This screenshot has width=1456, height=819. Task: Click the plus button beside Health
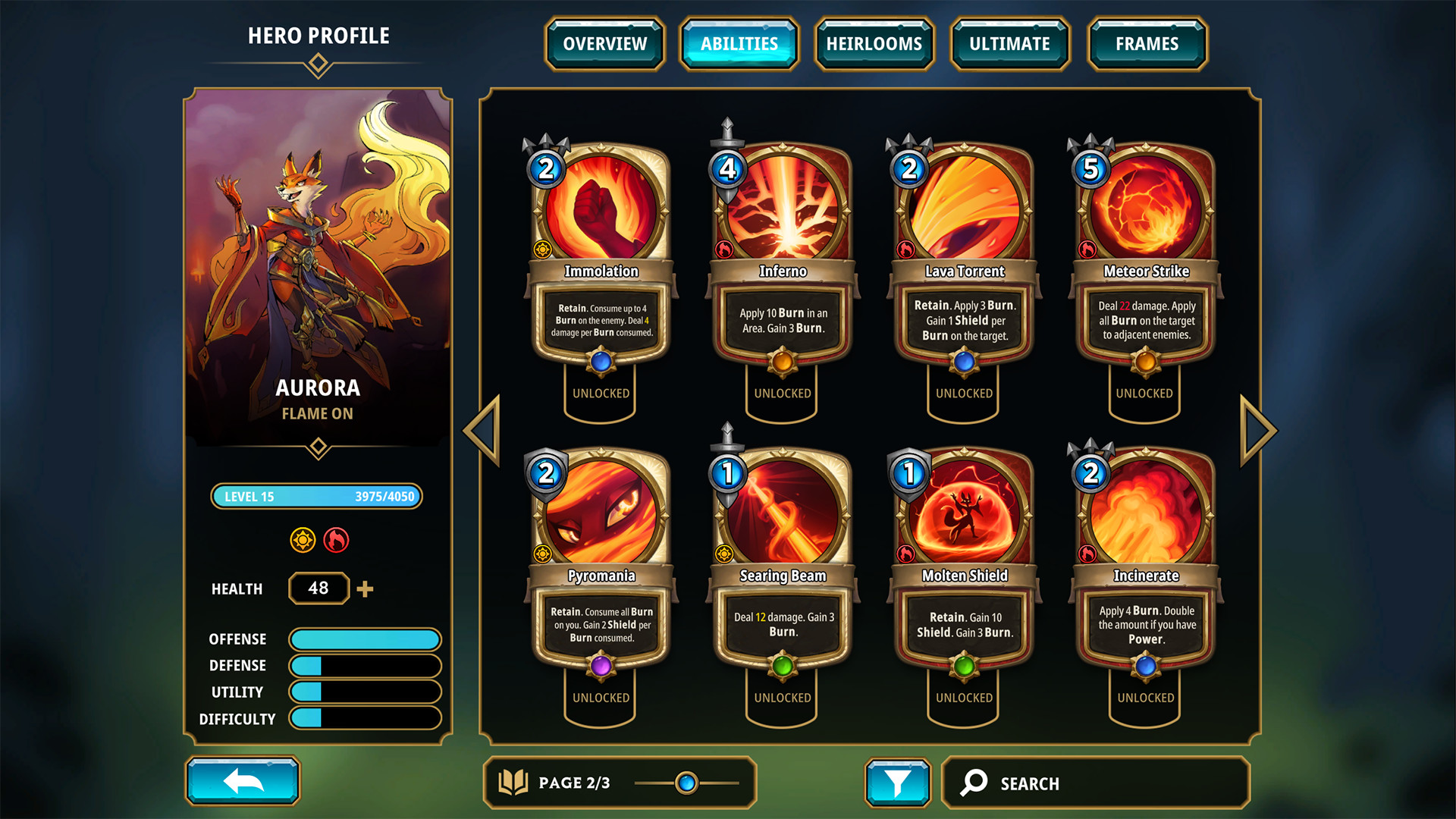[x=365, y=589]
